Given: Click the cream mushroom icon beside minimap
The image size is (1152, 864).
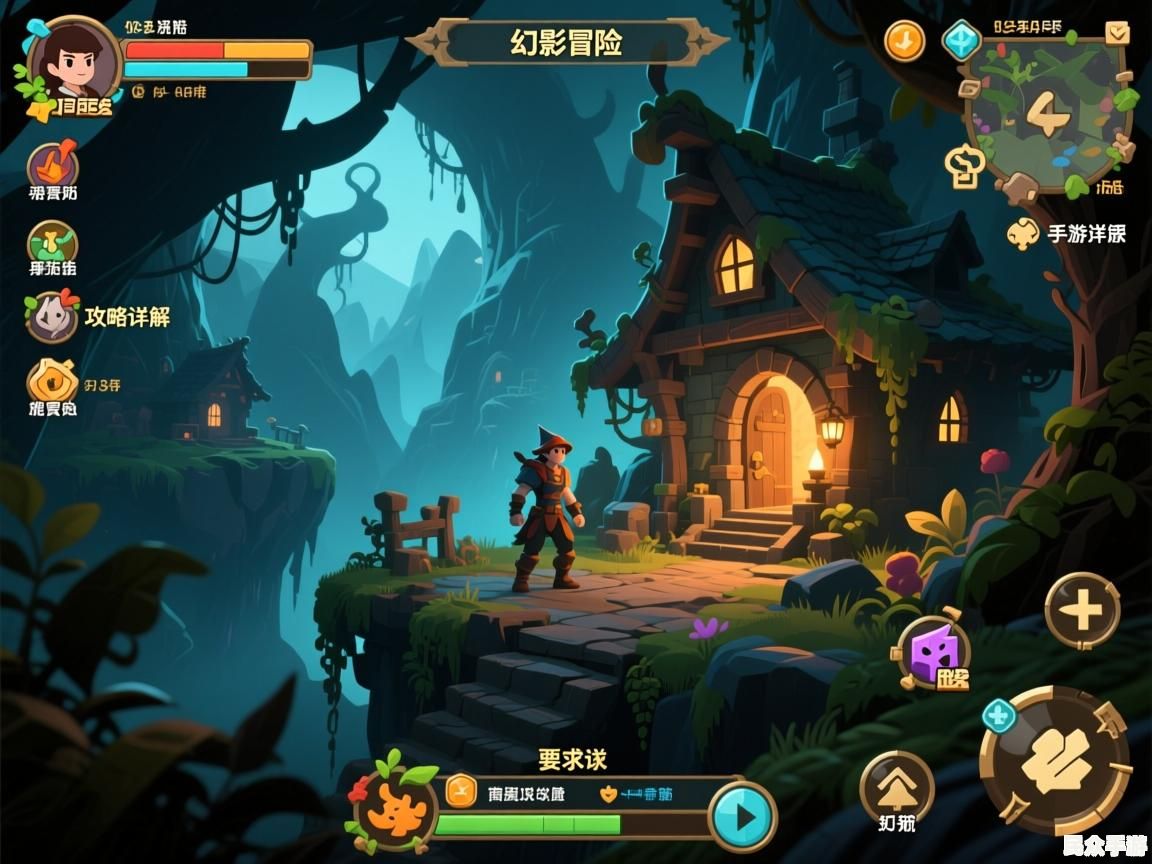Looking at the screenshot, I should tap(965, 167).
